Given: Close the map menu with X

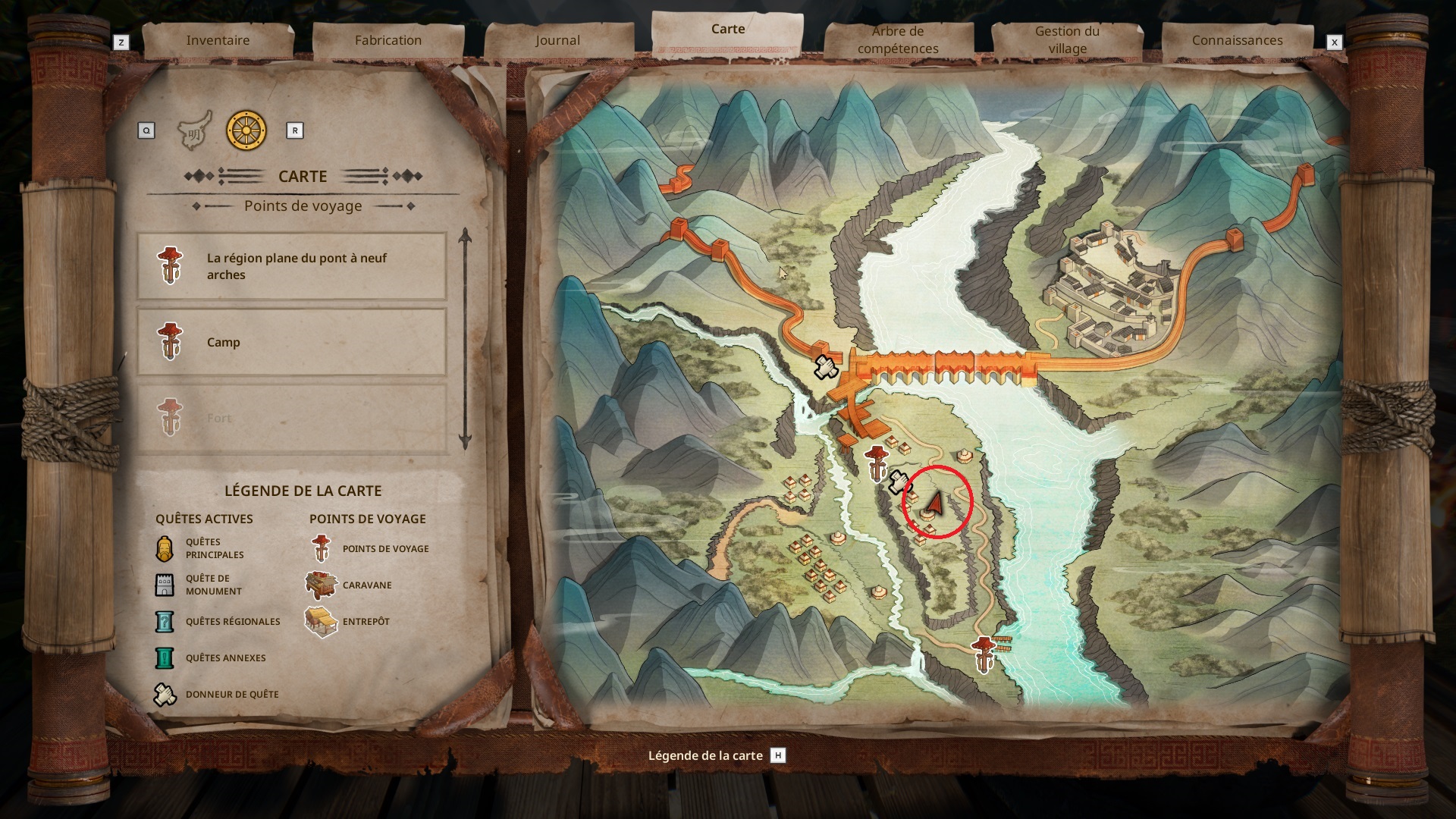Looking at the screenshot, I should coord(1335,42).
